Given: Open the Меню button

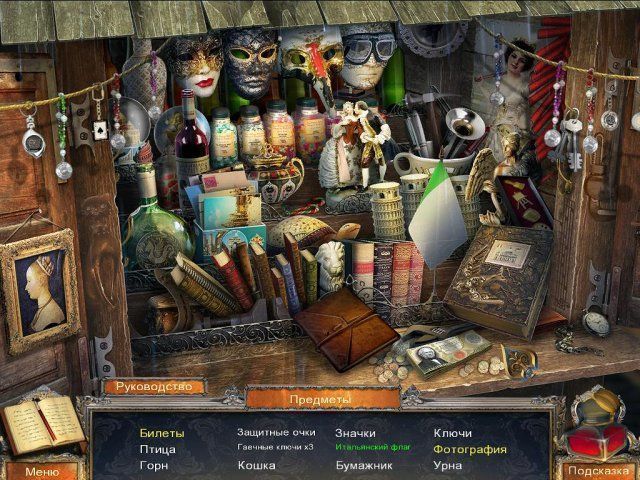Looking at the screenshot, I should click(41, 471).
